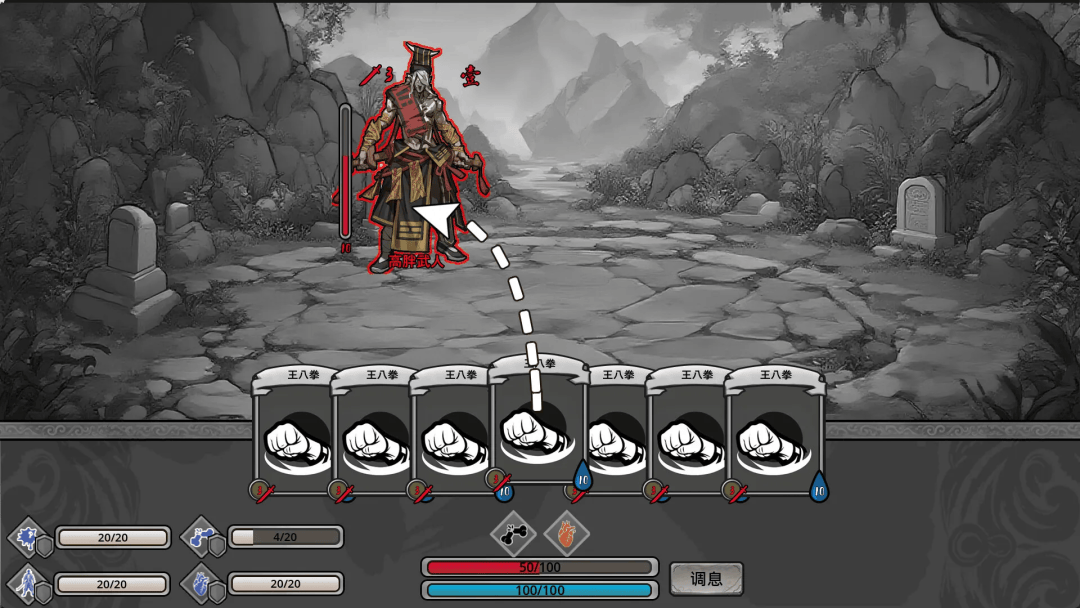Select the raised 王八拳 card
The height and width of the screenshot is (608, 1080).
pyautogui.click(x=536, y=425)
